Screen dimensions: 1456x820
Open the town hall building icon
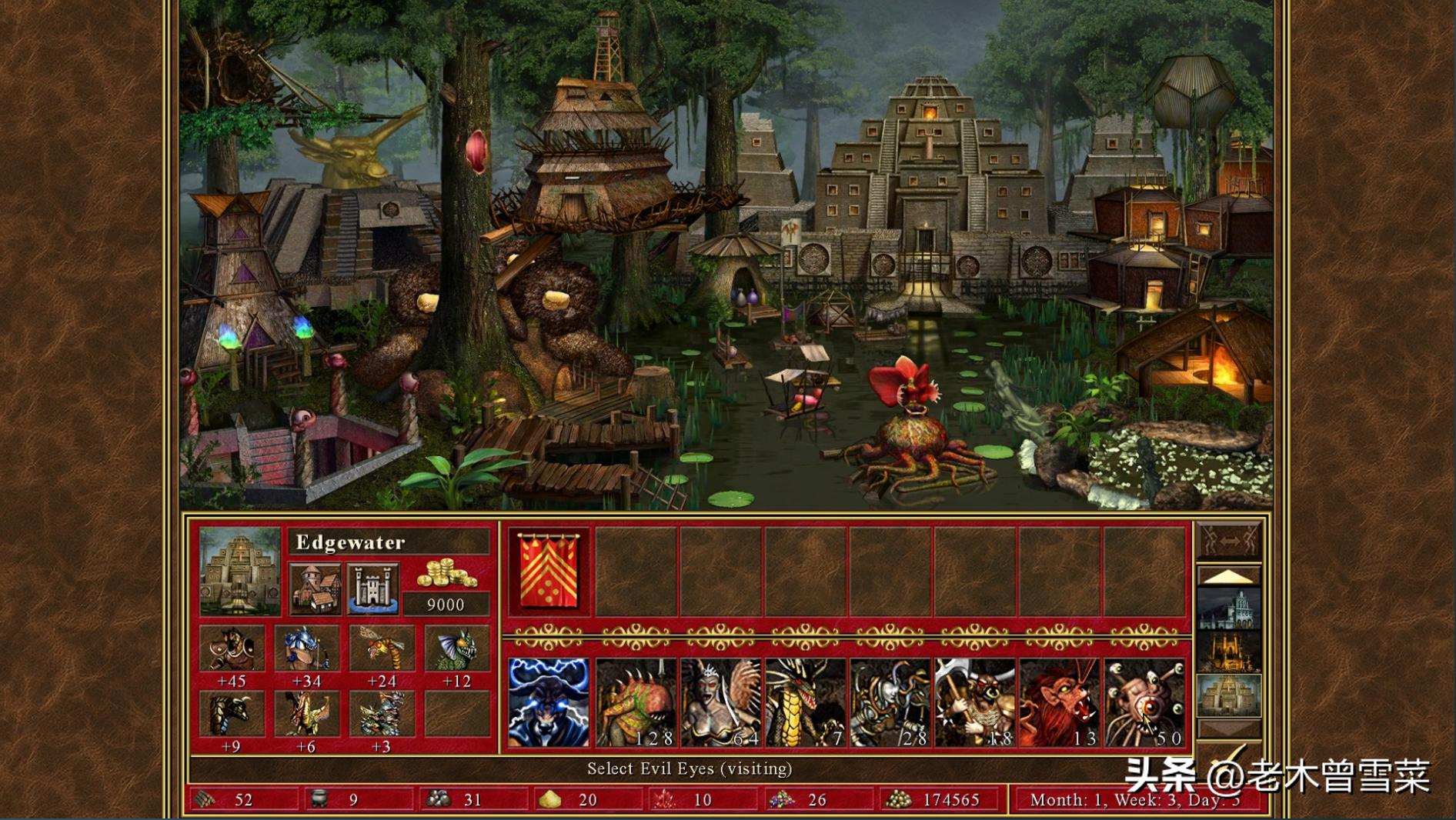click(x=316, y=588)
